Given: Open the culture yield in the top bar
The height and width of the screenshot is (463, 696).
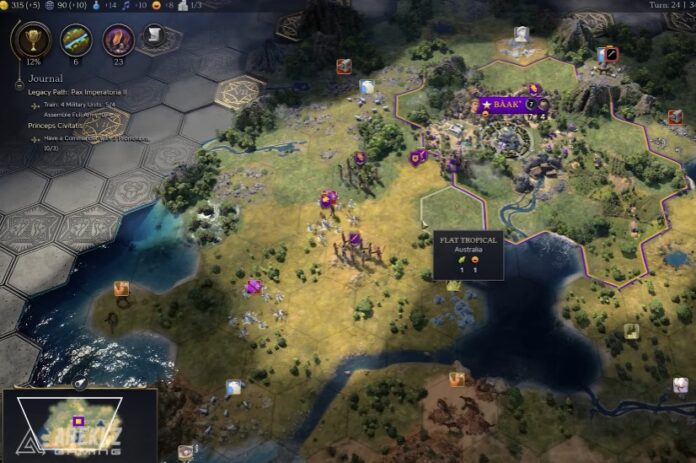Looking at the screenshot, I should [129, 5].
